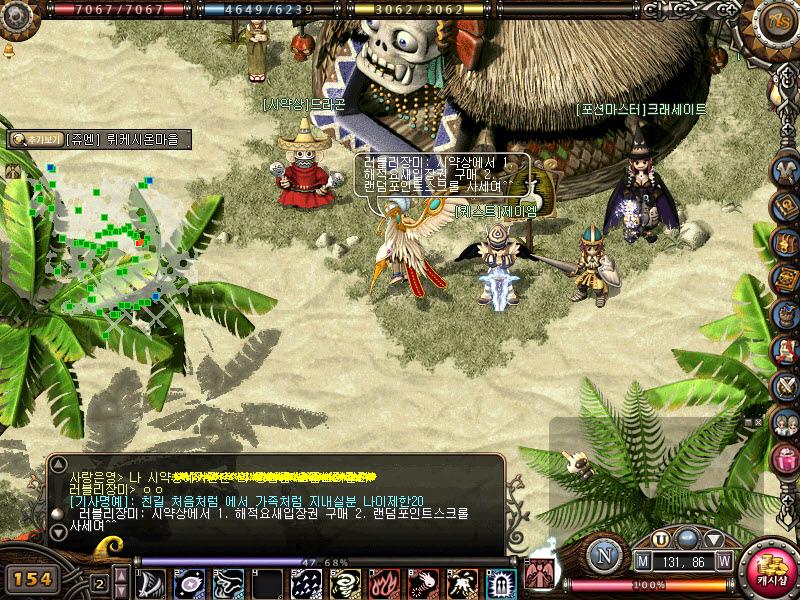Click the M button beside the coordinates
The image size is (800, 600).
click(643, 563)
